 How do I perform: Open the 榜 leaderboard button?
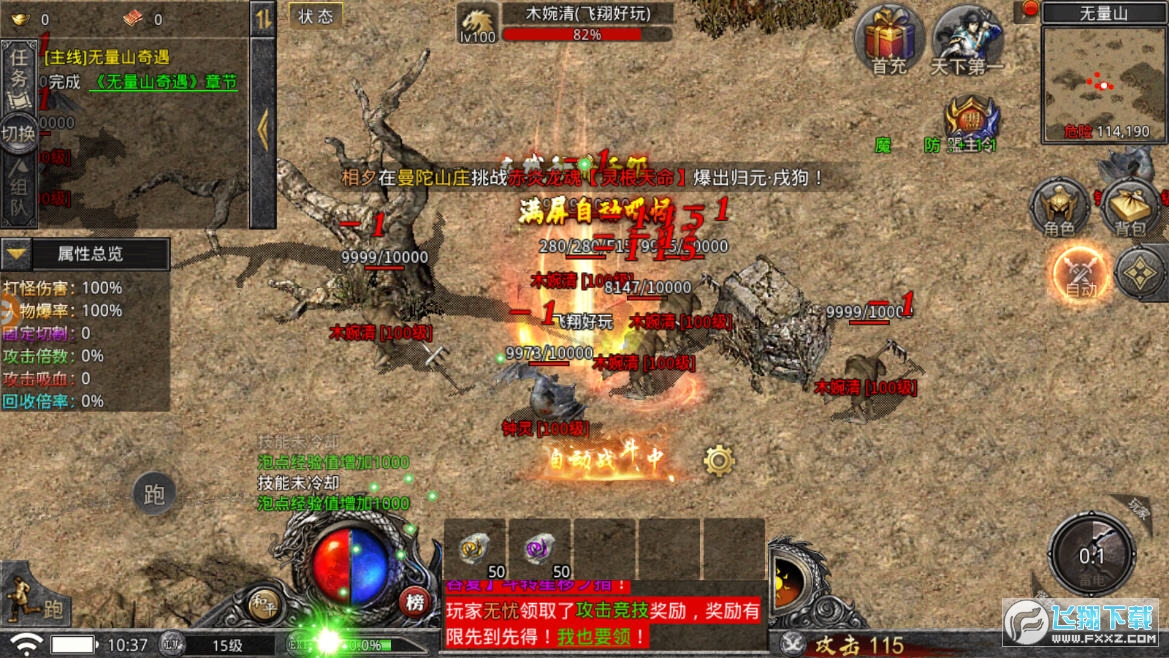pyautogui.click(x=414, y=601)
